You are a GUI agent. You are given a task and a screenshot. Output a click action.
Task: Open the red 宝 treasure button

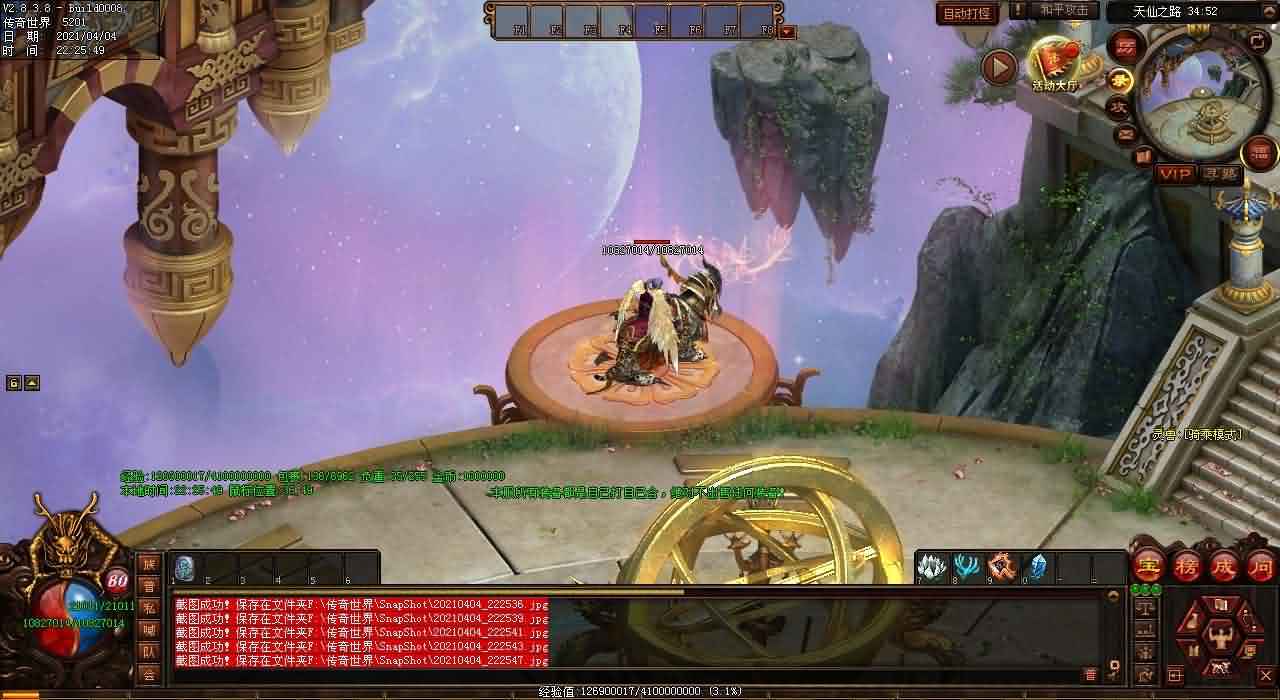coord(1147,566)
